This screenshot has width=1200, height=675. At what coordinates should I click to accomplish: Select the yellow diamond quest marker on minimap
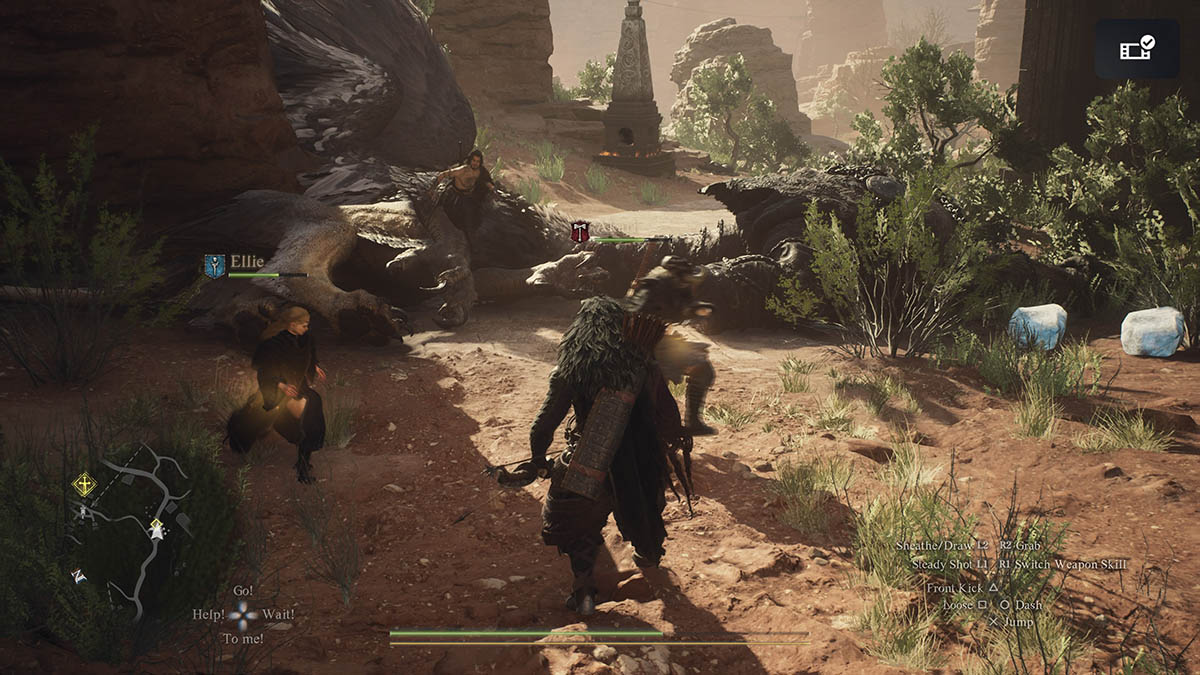[85, 485]
